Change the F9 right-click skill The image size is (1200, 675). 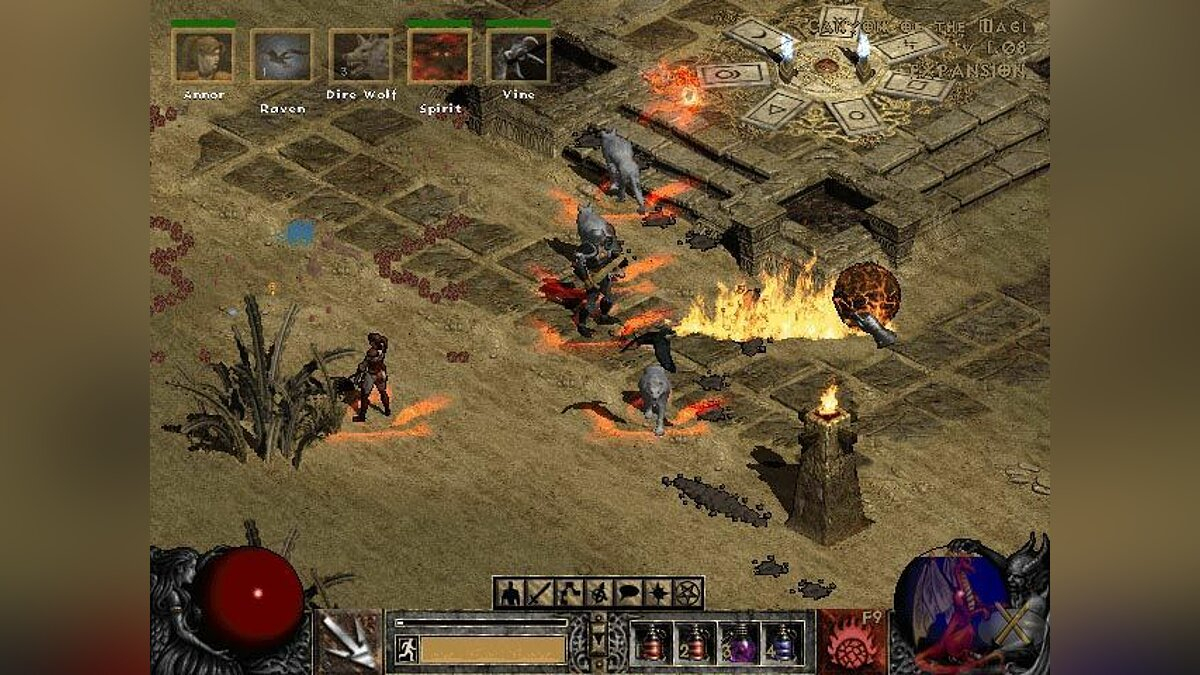click(x=851, y=641)
